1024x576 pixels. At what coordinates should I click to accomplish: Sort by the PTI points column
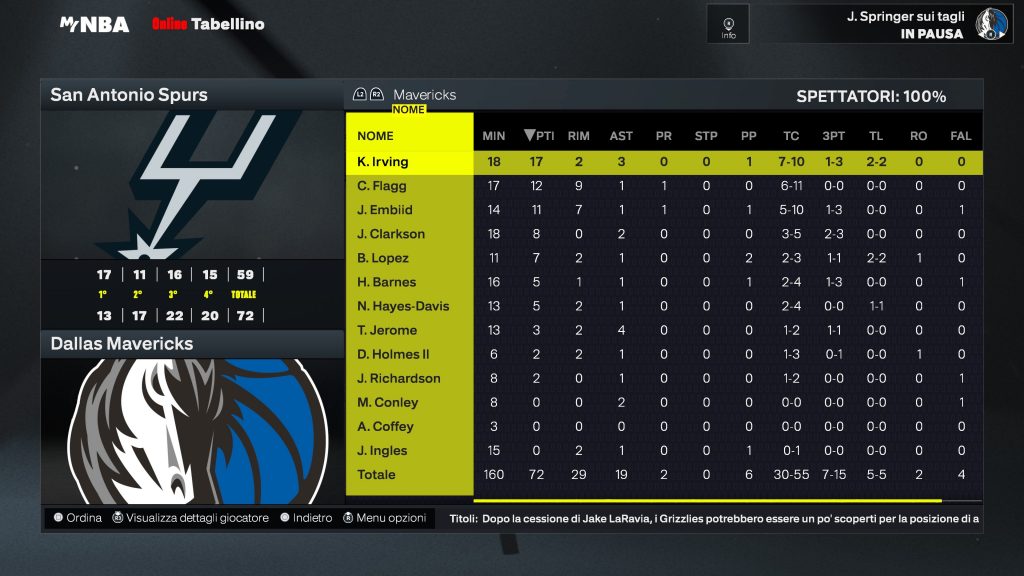[x=539, y=136]
